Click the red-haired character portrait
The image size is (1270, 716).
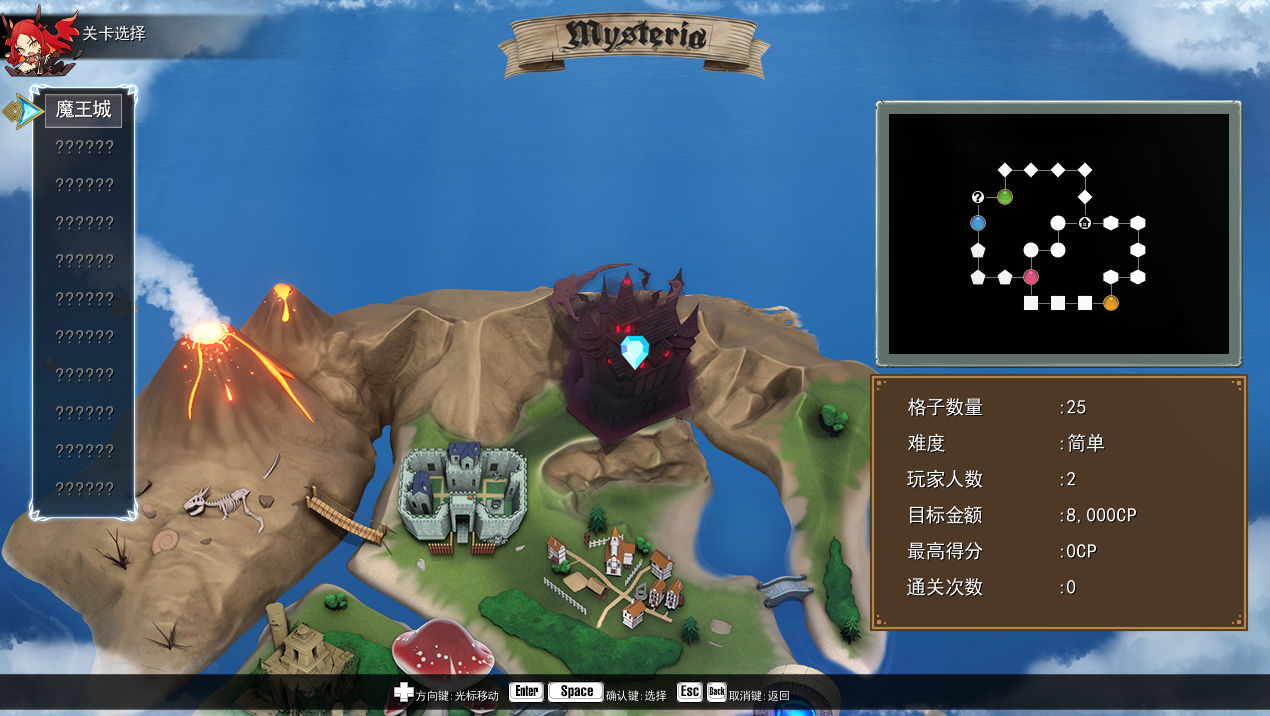[x=38, y=41]
